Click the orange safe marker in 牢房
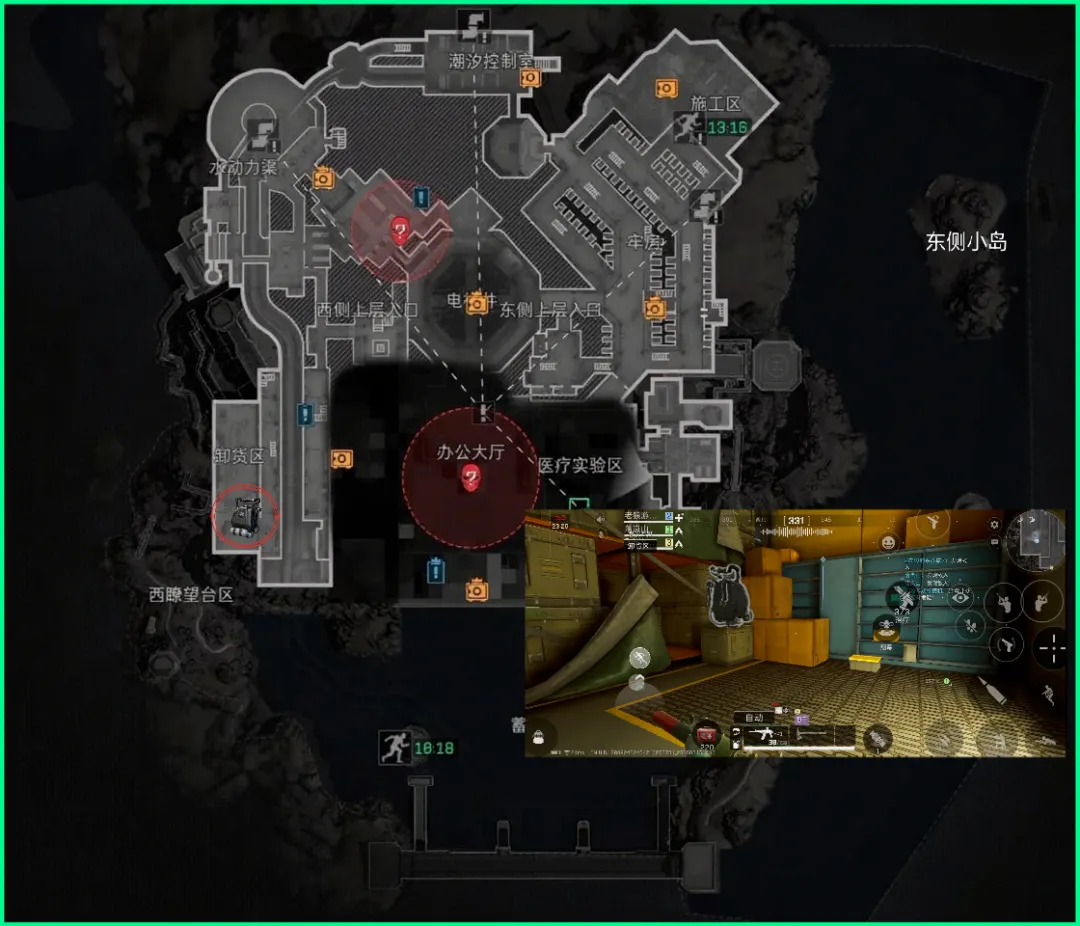1080x926 pixels. [x=654, y=307]
